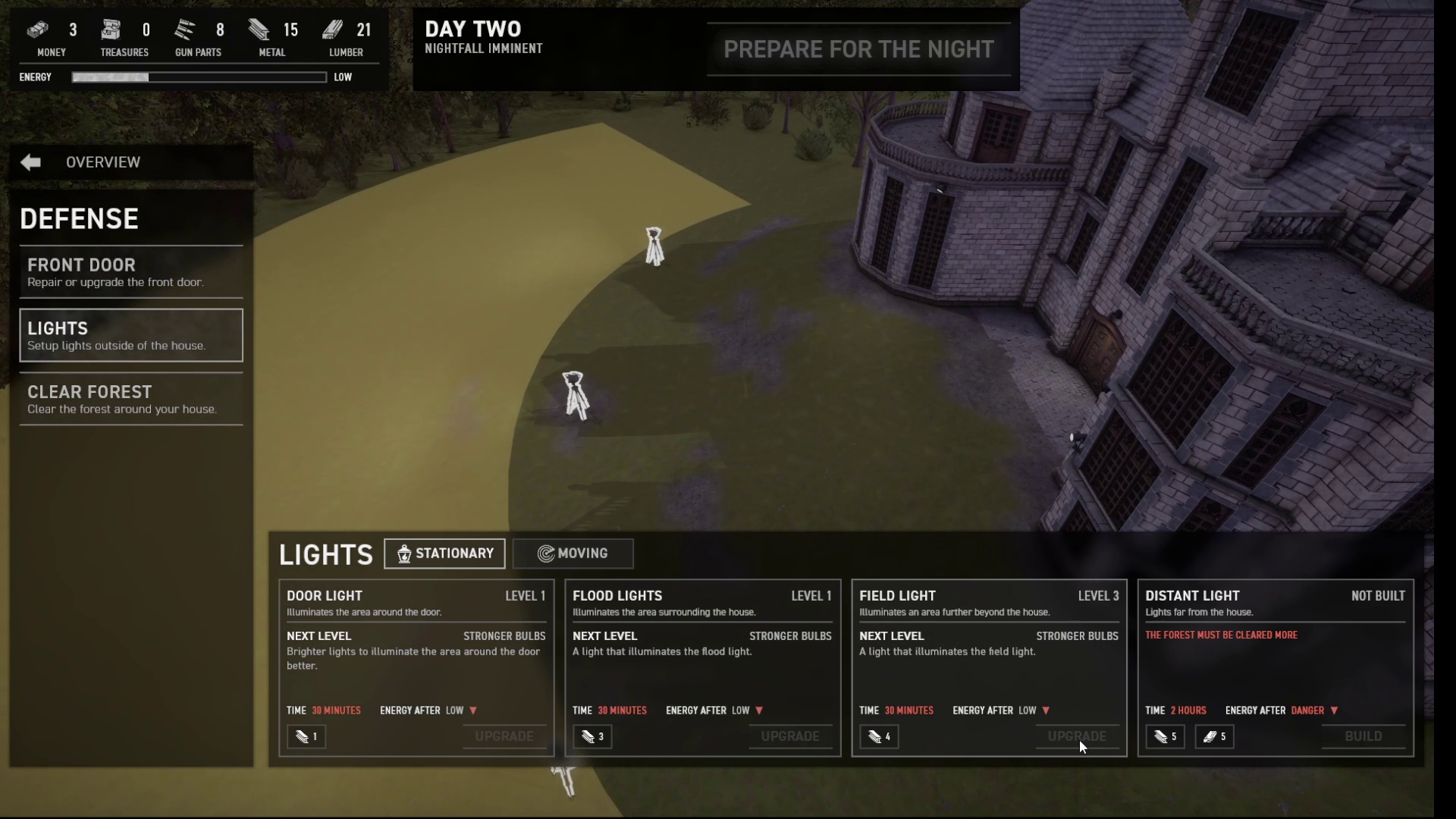Switch to the Stationary lights tab
Viewport: 1456px width, 819px height.
pos(444,554)
